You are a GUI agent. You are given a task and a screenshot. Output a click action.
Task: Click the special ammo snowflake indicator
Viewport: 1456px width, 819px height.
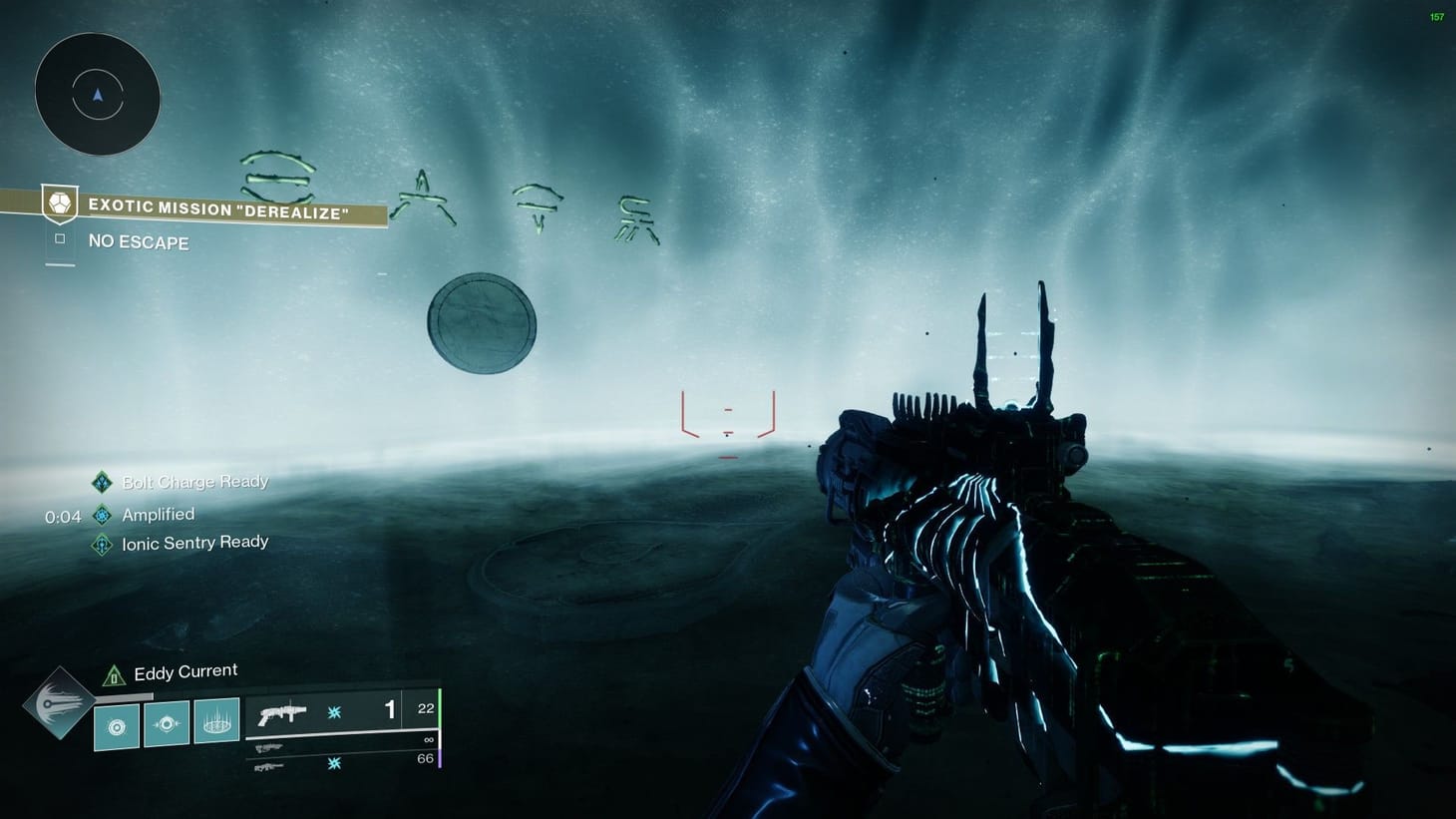334,712
